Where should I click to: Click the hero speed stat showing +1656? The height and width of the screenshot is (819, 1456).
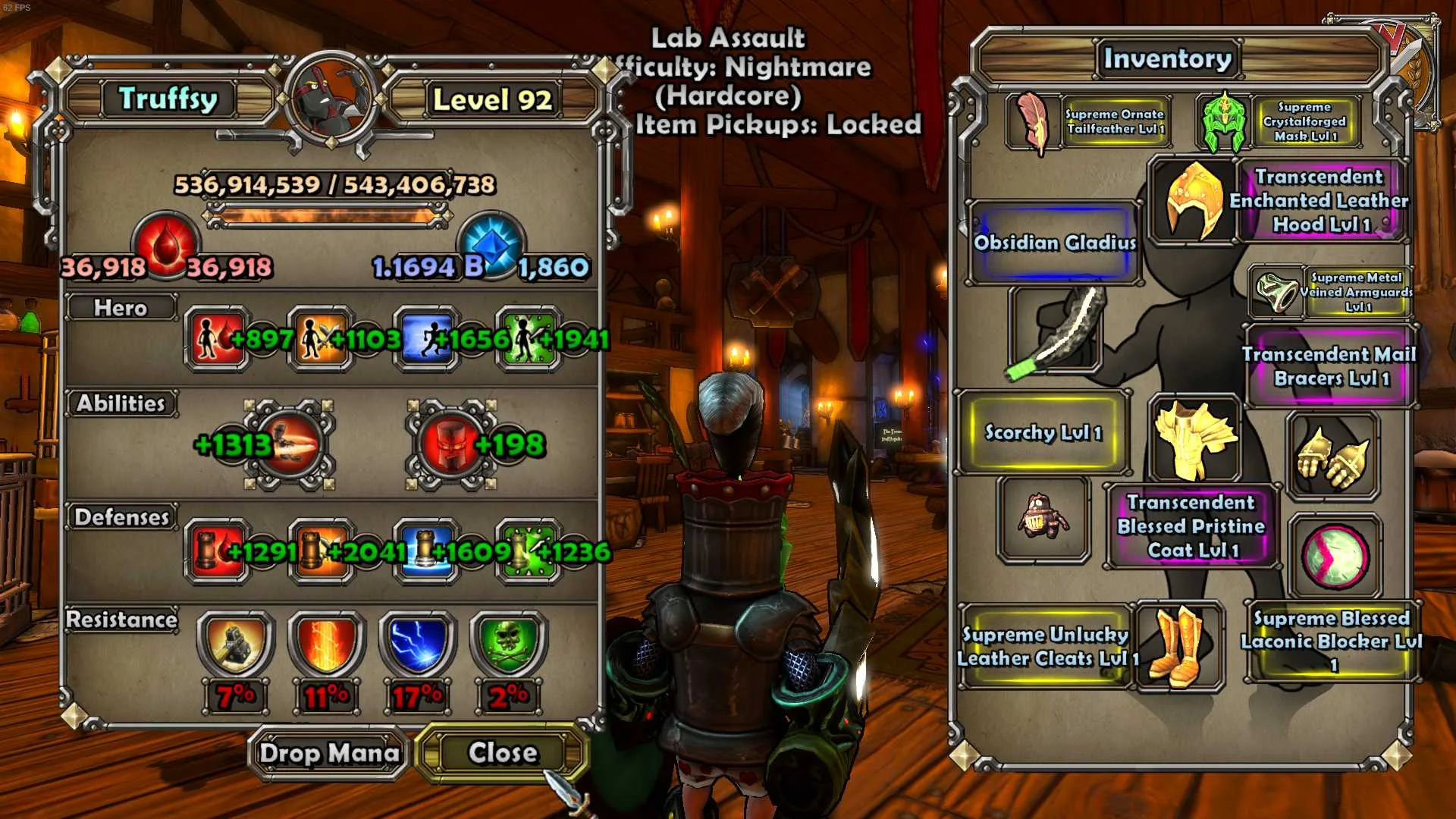(x=426, y=340)
